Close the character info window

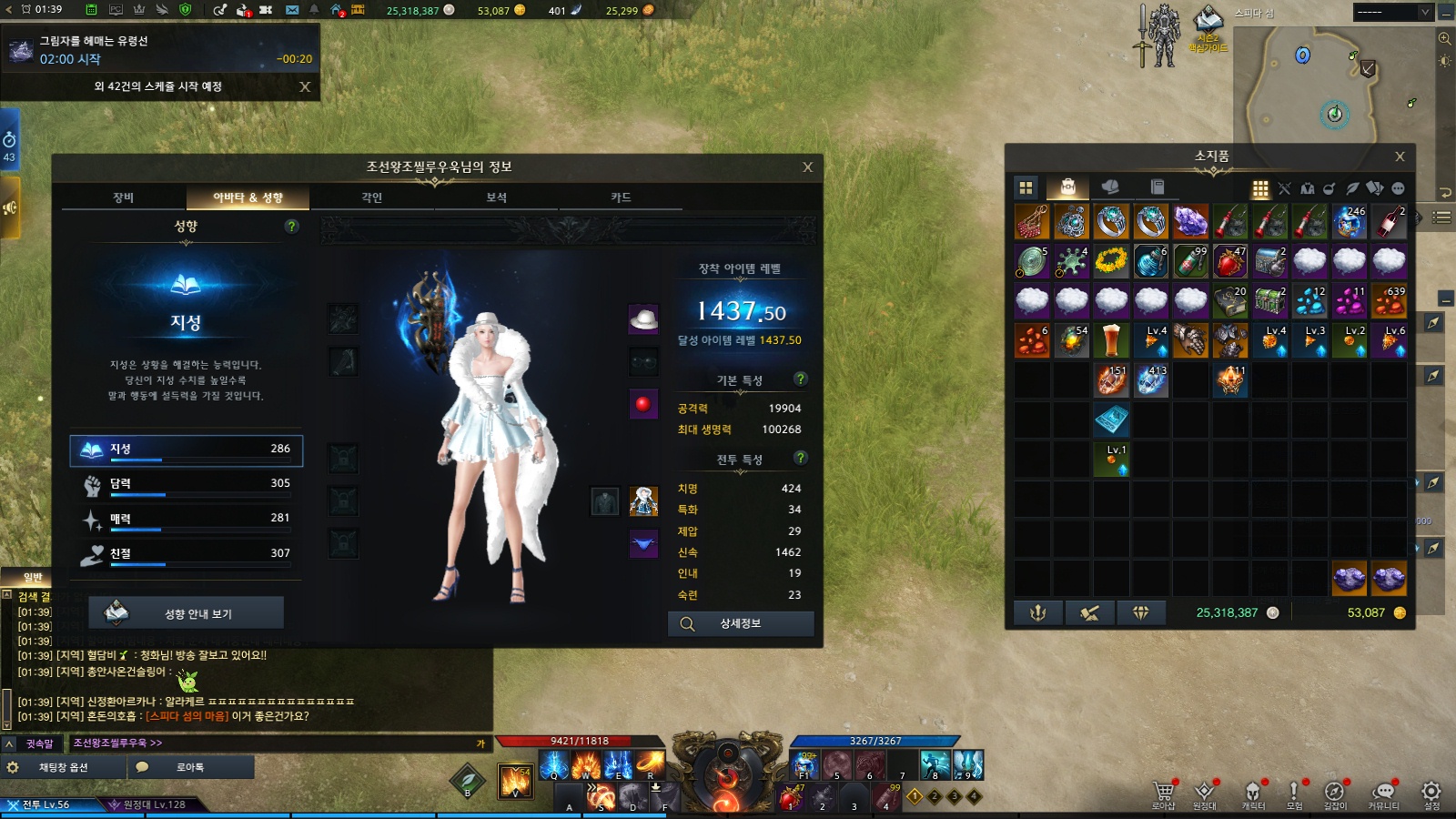807,167
